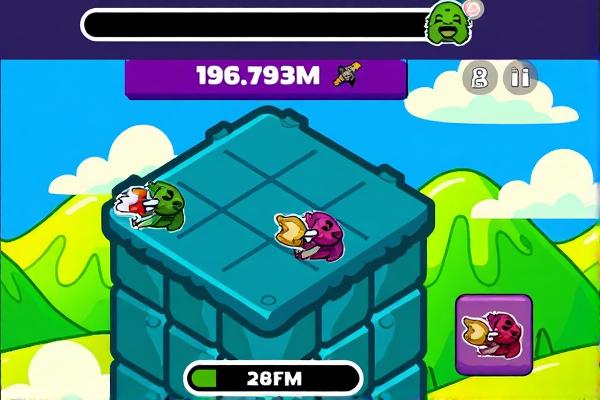600x400 pixels.
Task: Tap the purple pink-monster spawn button
Action: (x=494, y=334)
